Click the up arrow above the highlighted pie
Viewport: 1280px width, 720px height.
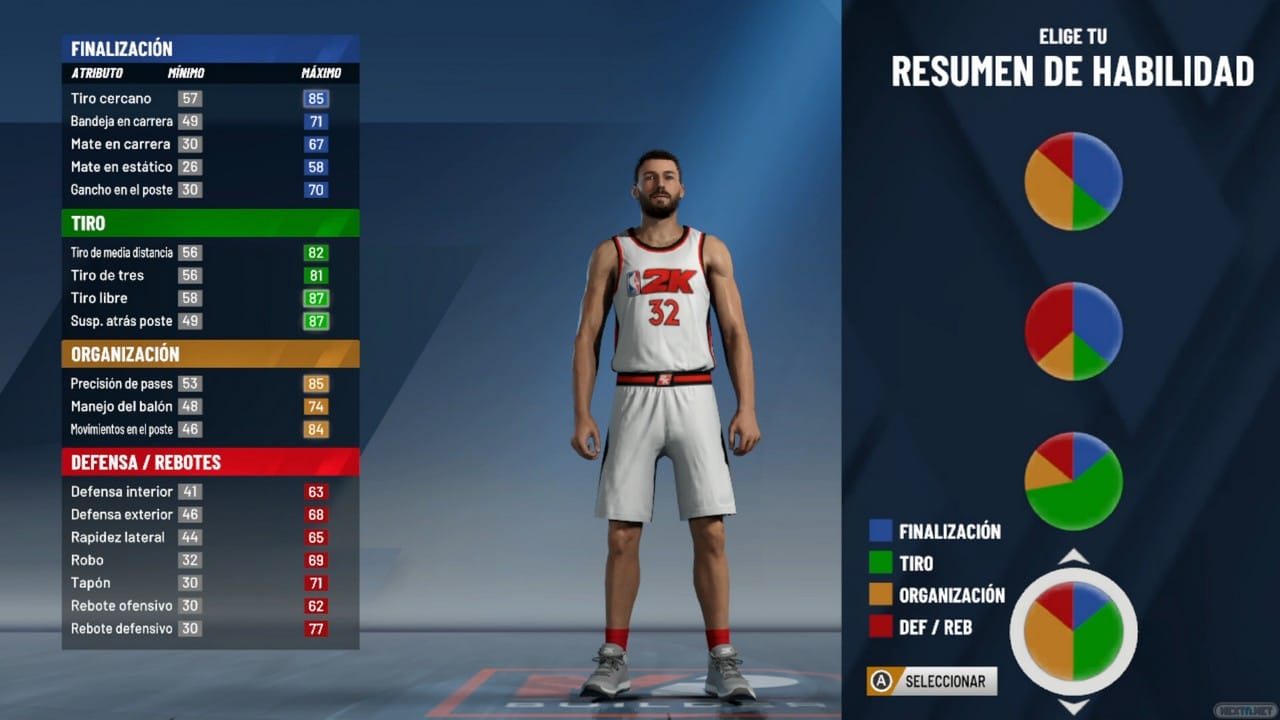[x=1073, y=556]
